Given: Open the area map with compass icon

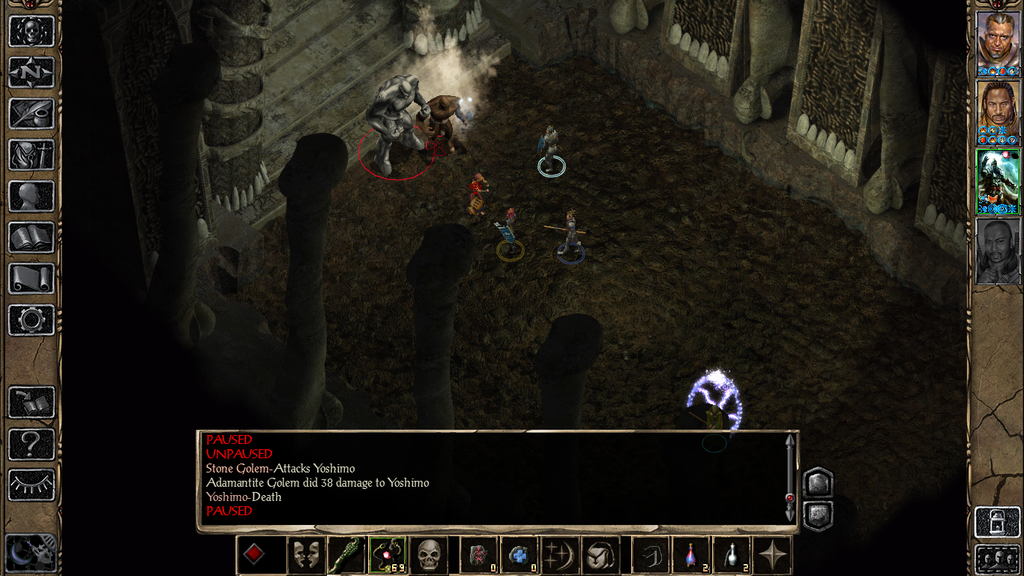Looking at the screenshot, I should click(31, 72).
